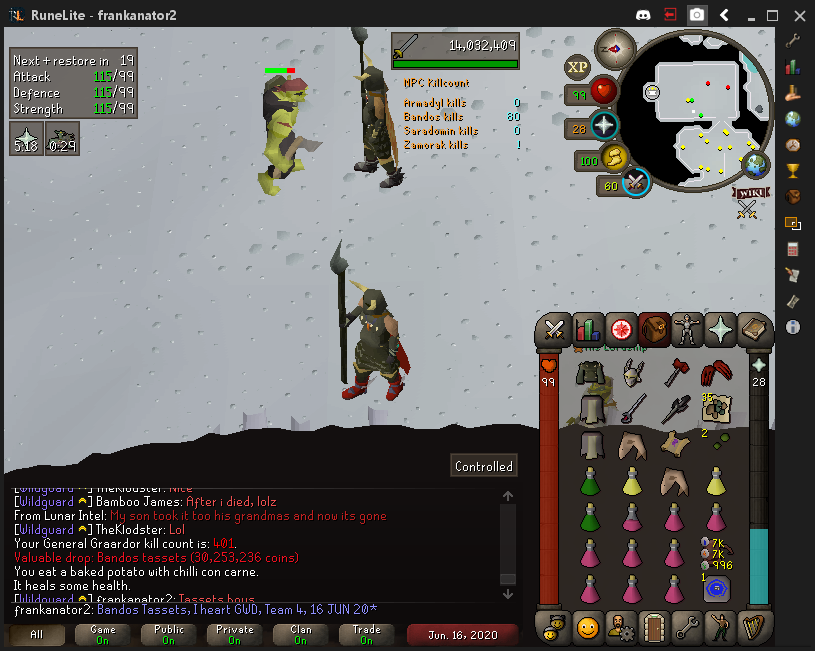Click the clue scroll stack of 35

[x=714, y=408]
